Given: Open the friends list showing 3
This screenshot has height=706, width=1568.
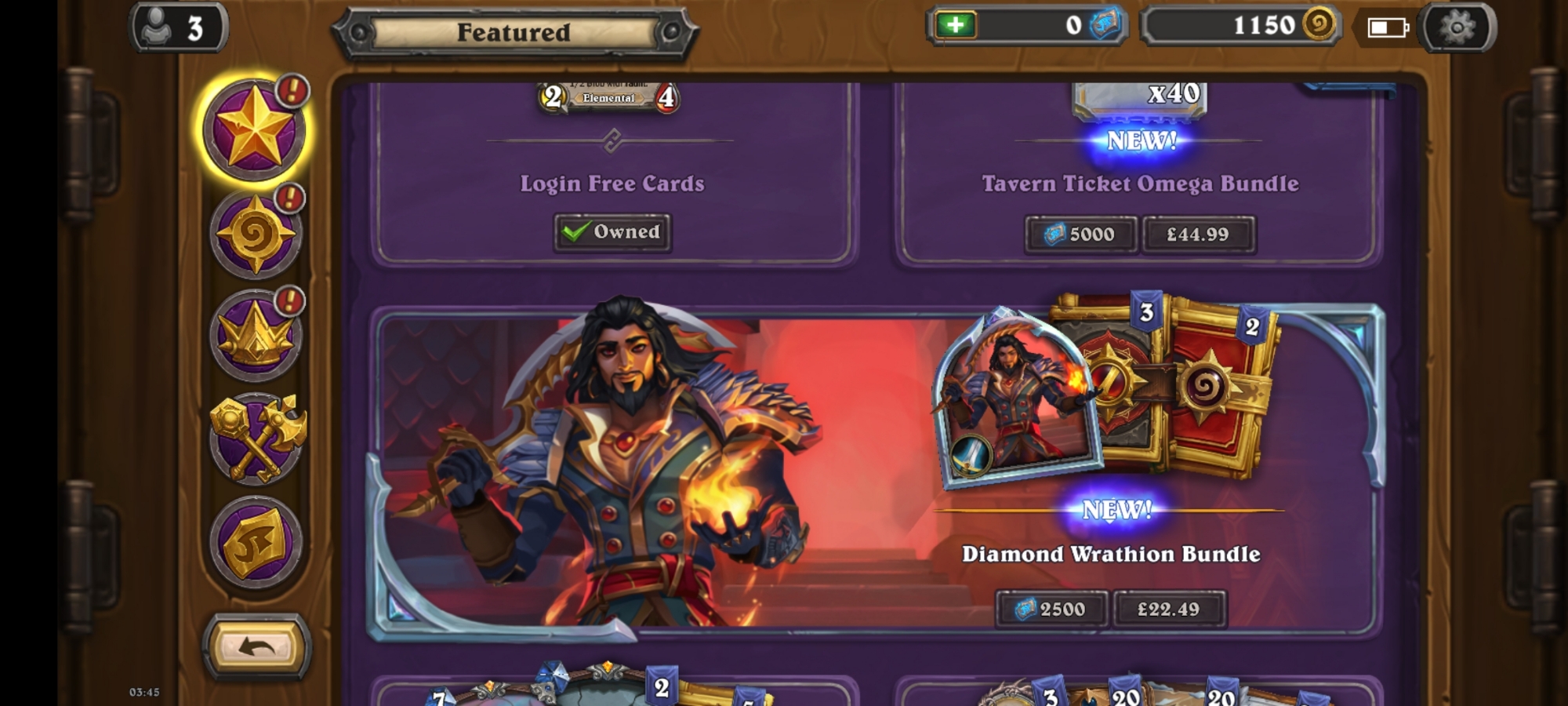Looking at the screenshot, I should 179,28.
